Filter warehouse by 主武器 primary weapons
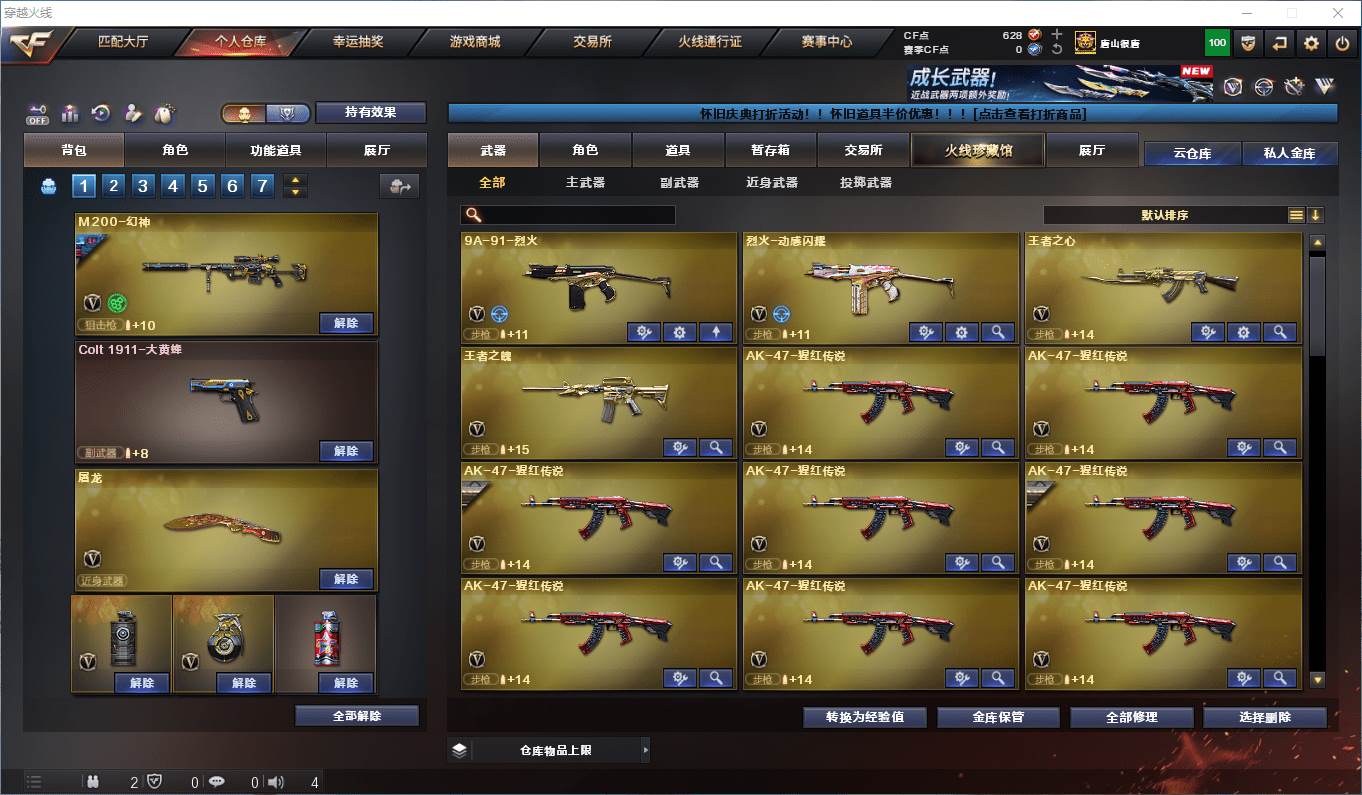The width and height of the screenshot is (1362, 795). [x=585, y=183]
